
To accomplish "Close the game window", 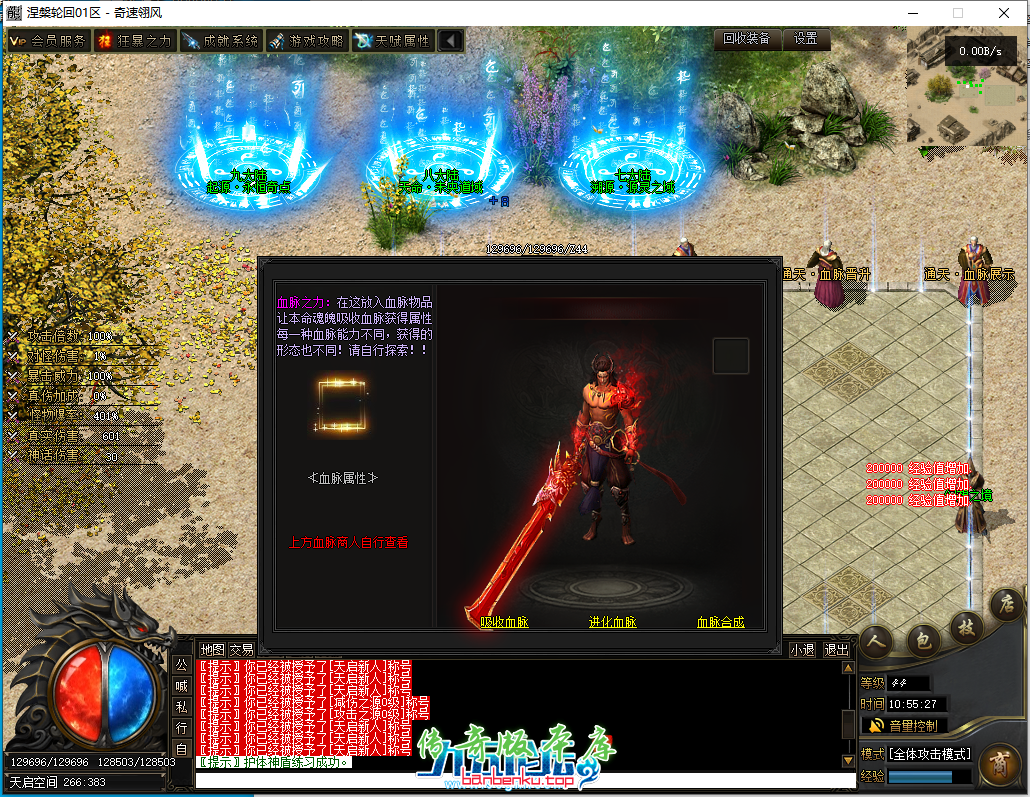I will click(1004, 13).
